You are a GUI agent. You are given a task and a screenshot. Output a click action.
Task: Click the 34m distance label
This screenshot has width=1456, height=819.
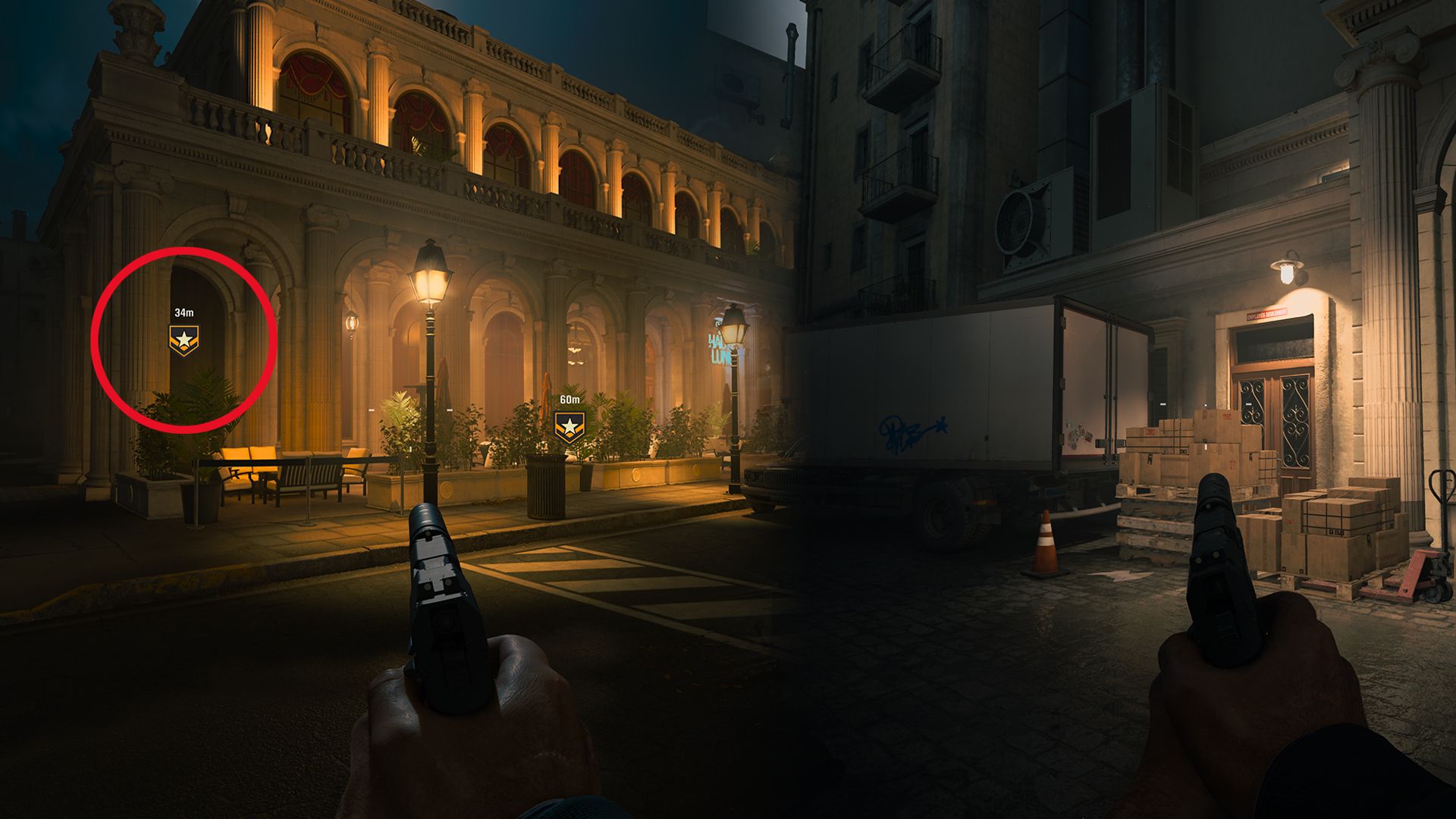[x=184, y=312]
